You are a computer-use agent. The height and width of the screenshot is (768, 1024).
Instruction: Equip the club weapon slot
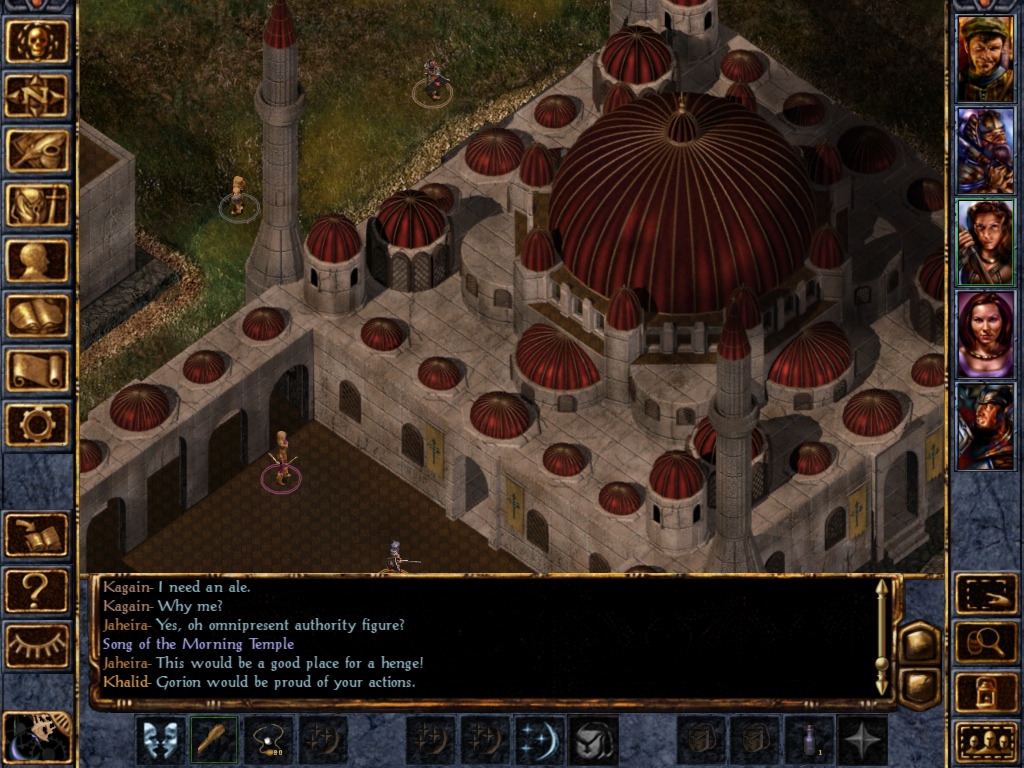pyautogui.click(x=215, y=741)
